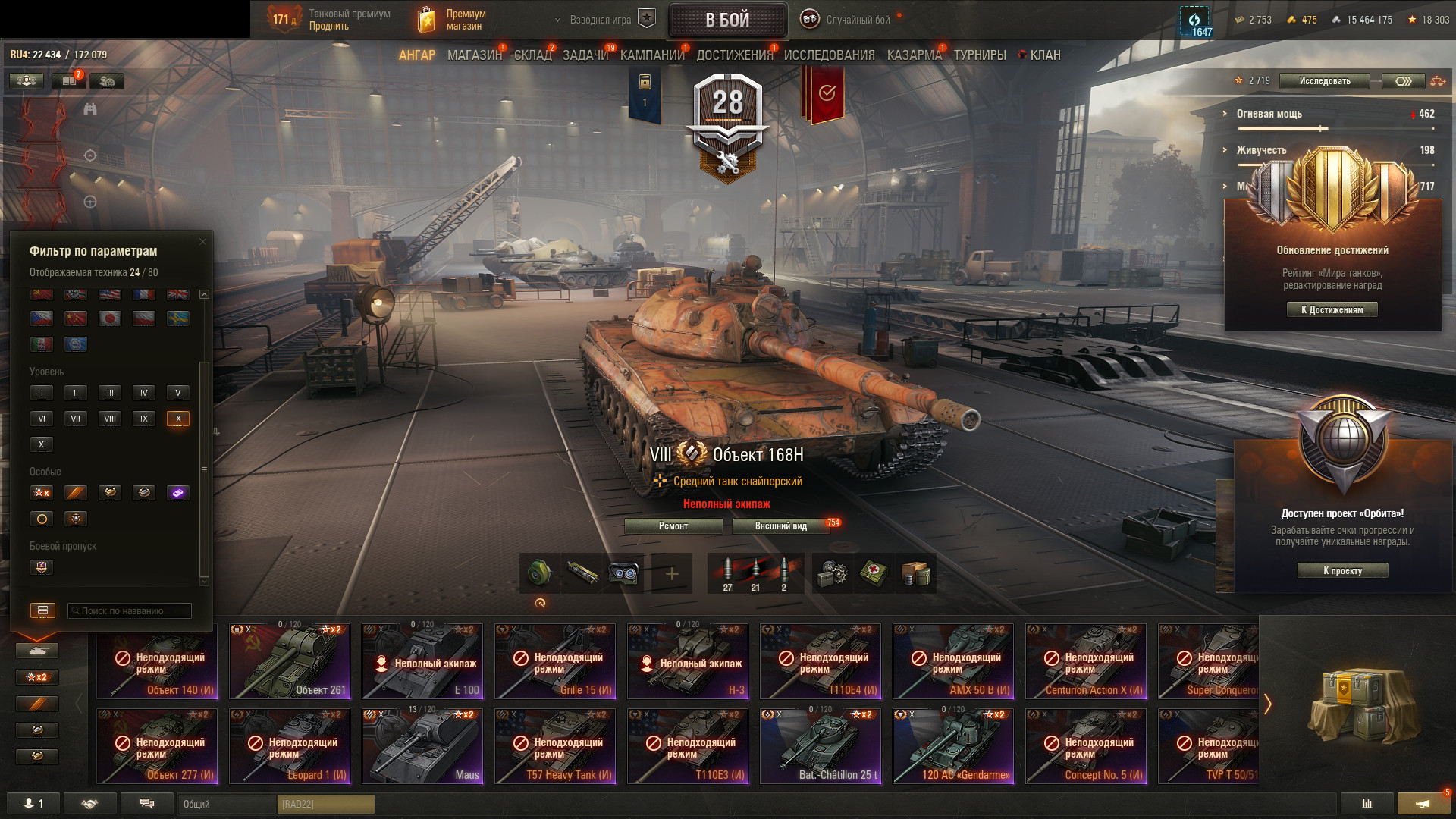This screenshot has height=819, width=1456.
Task: Click the Ремонт button
Action: 673,526
